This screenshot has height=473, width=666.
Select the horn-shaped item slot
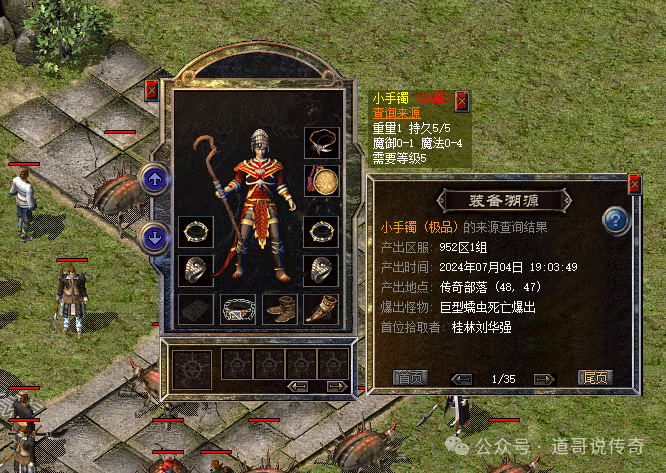[x=320, y=308]
